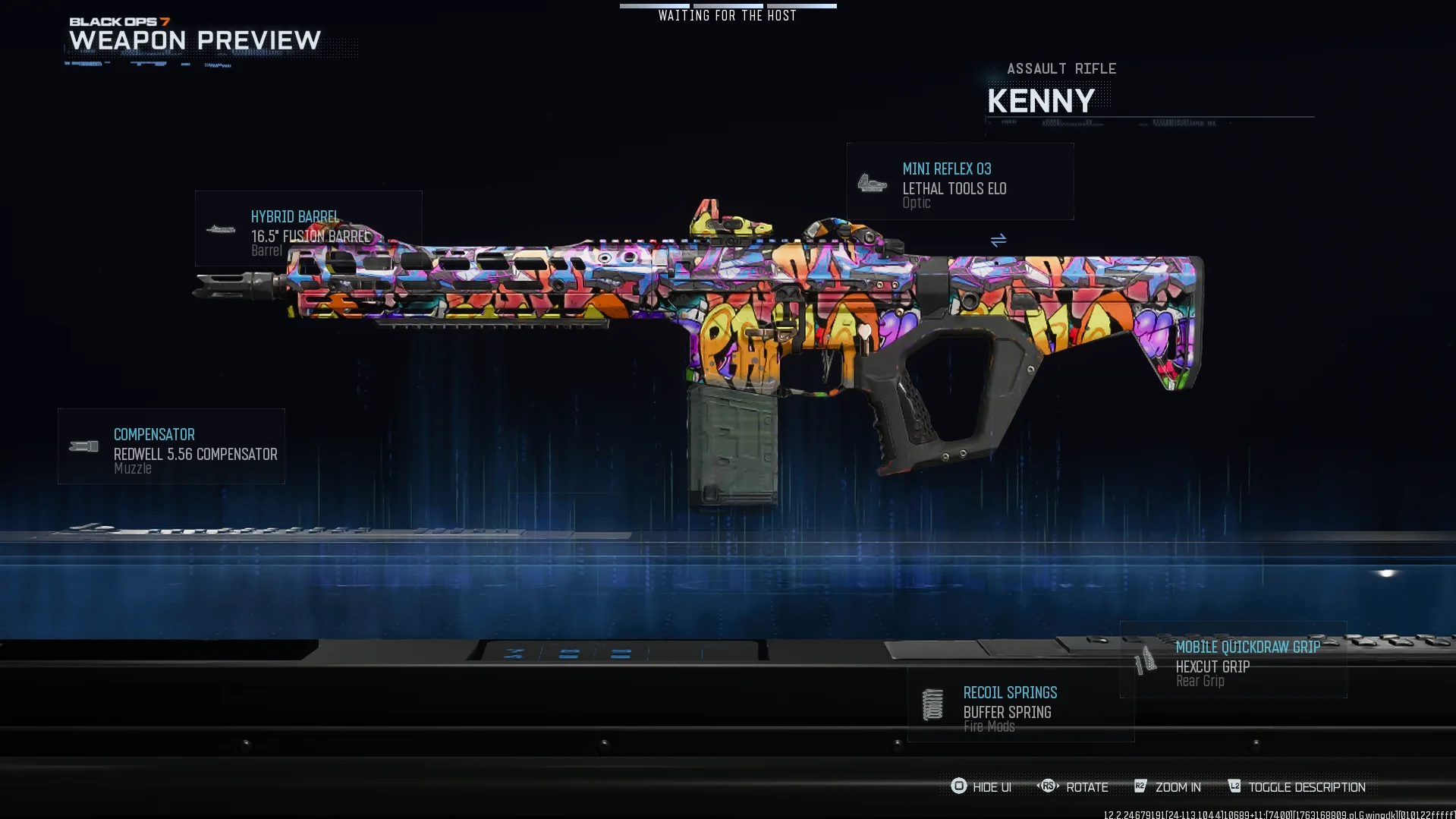Activate the Rotate weapon control
Image resolution: width=1456 pixels, height=819 pixels.
coord(1073,787)
